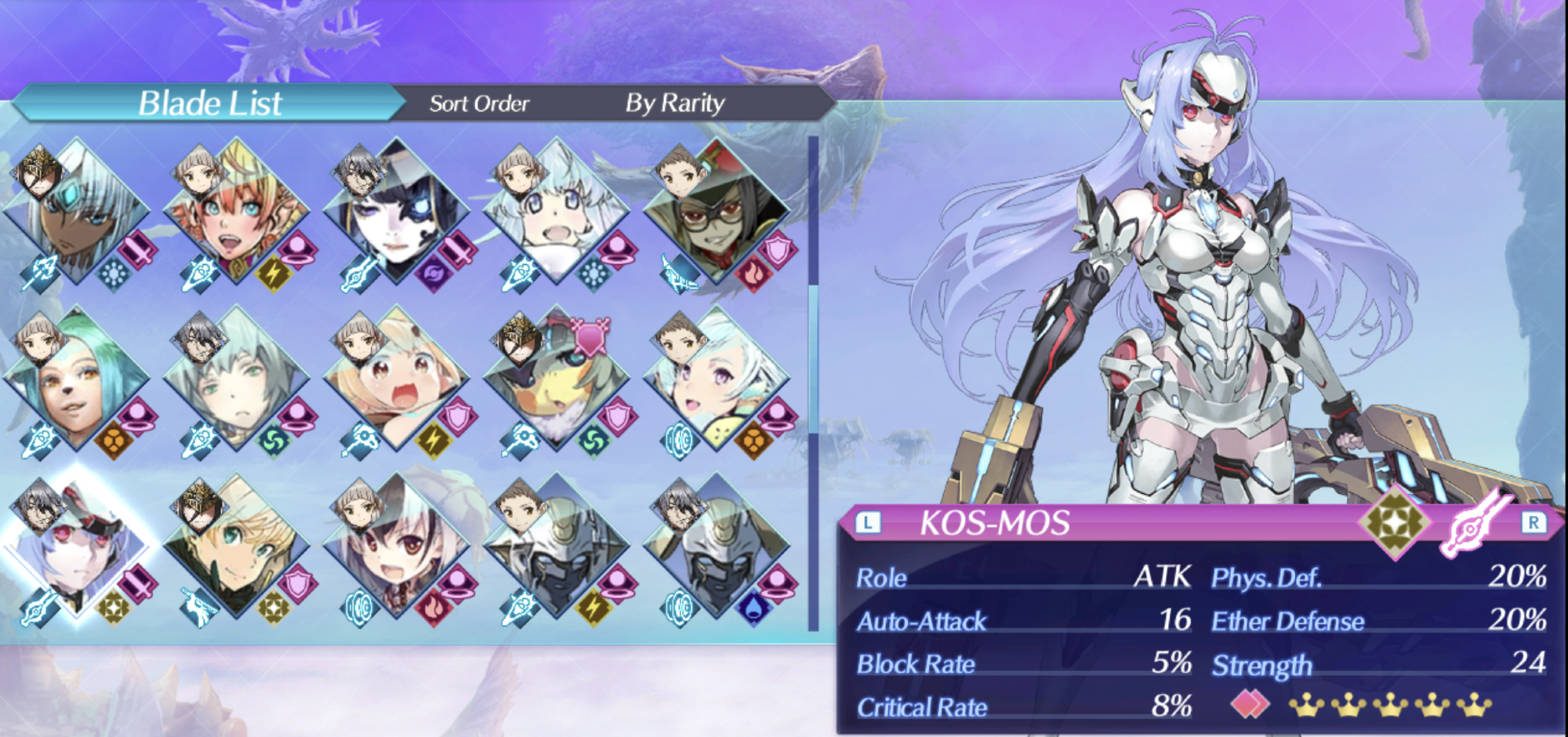Pick the helmeted common blade with lightning element

pos(557,547)
